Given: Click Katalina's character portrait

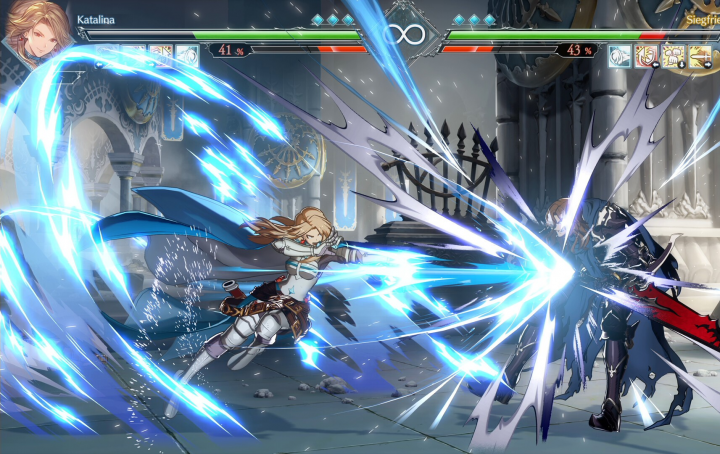Looking at the screenshot, I should 37,32.
